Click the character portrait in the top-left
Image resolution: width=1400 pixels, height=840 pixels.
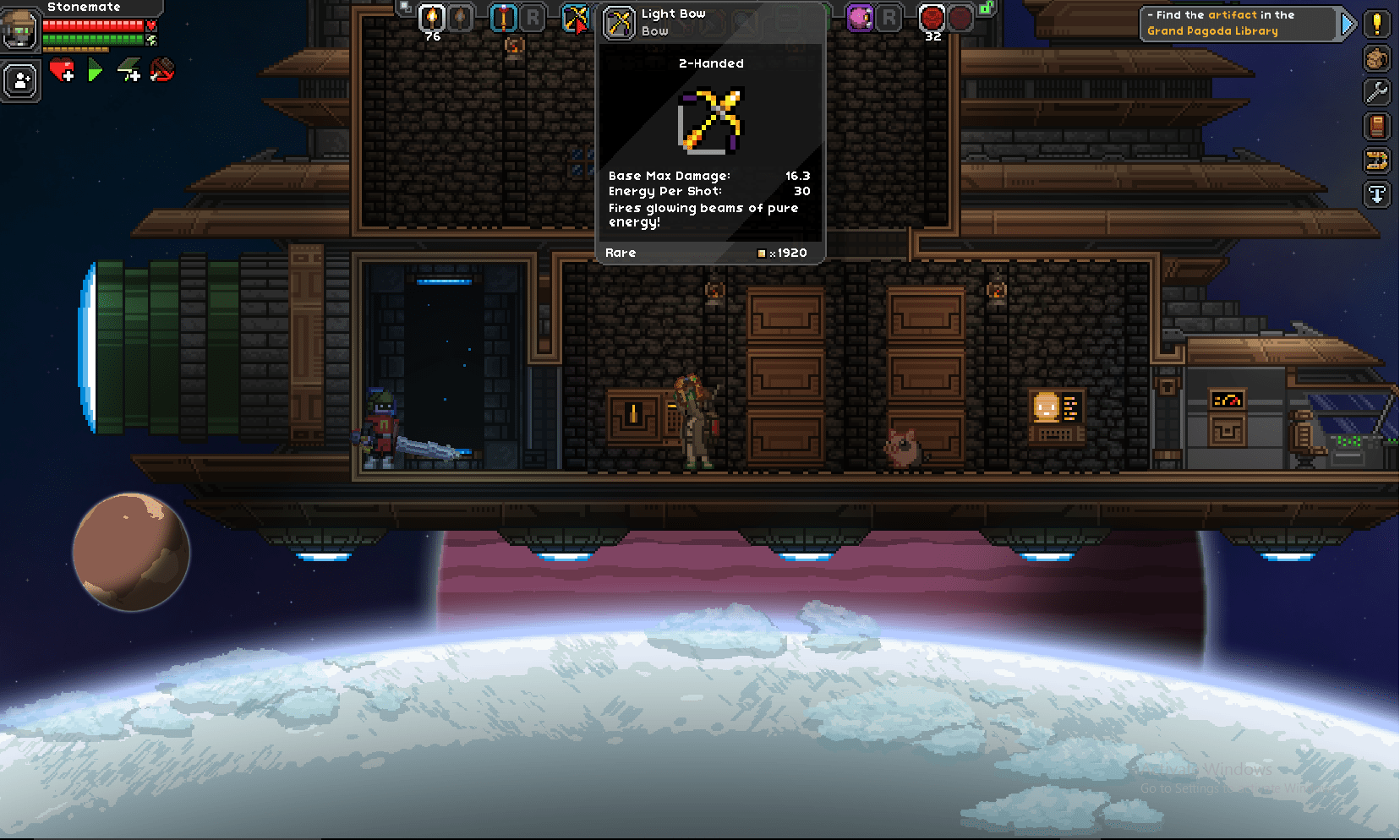[x=20, y=30]
